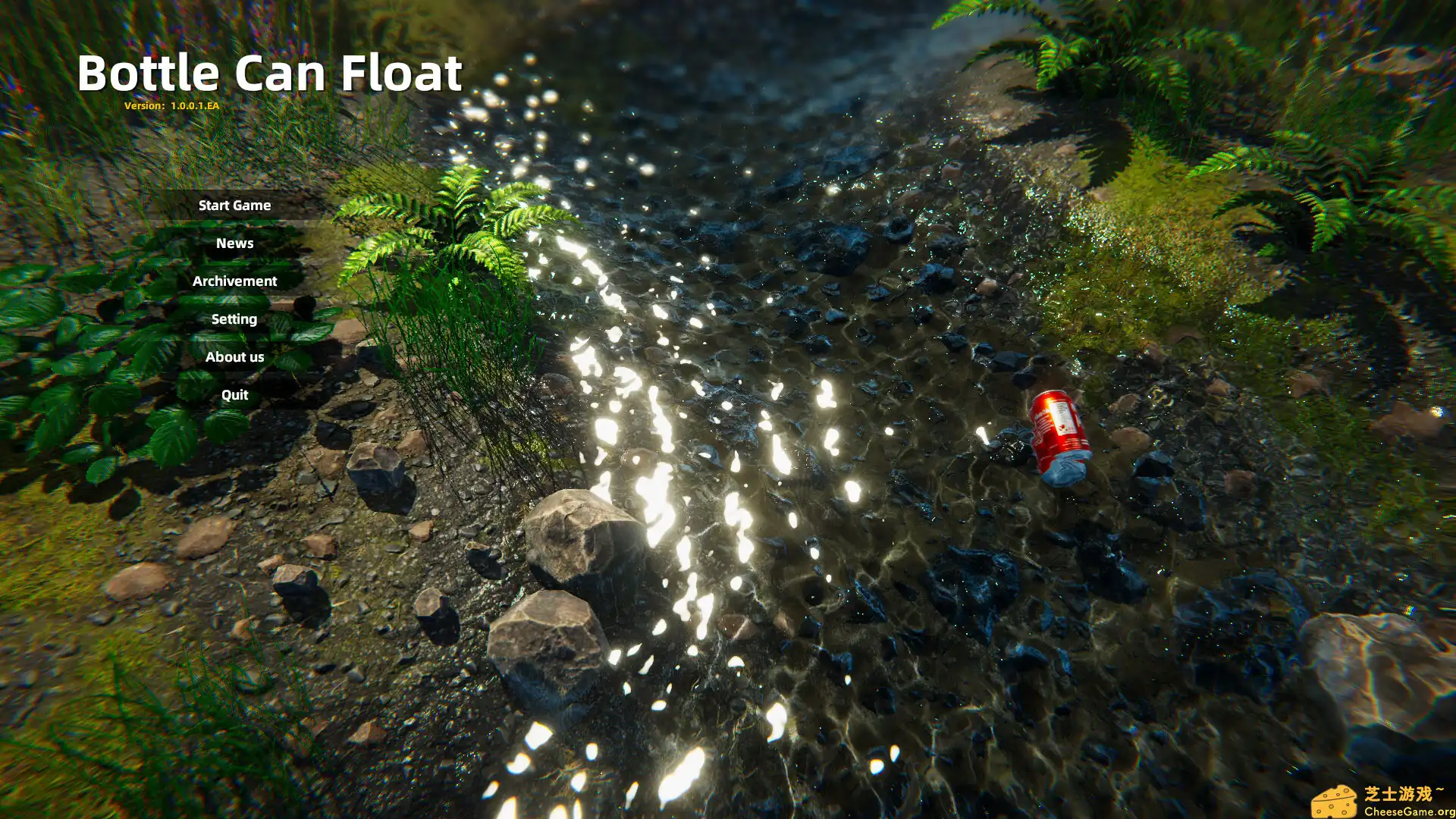Open the Setting menu option
This screenshot has height=819, width=1456.
pos(234,318)
